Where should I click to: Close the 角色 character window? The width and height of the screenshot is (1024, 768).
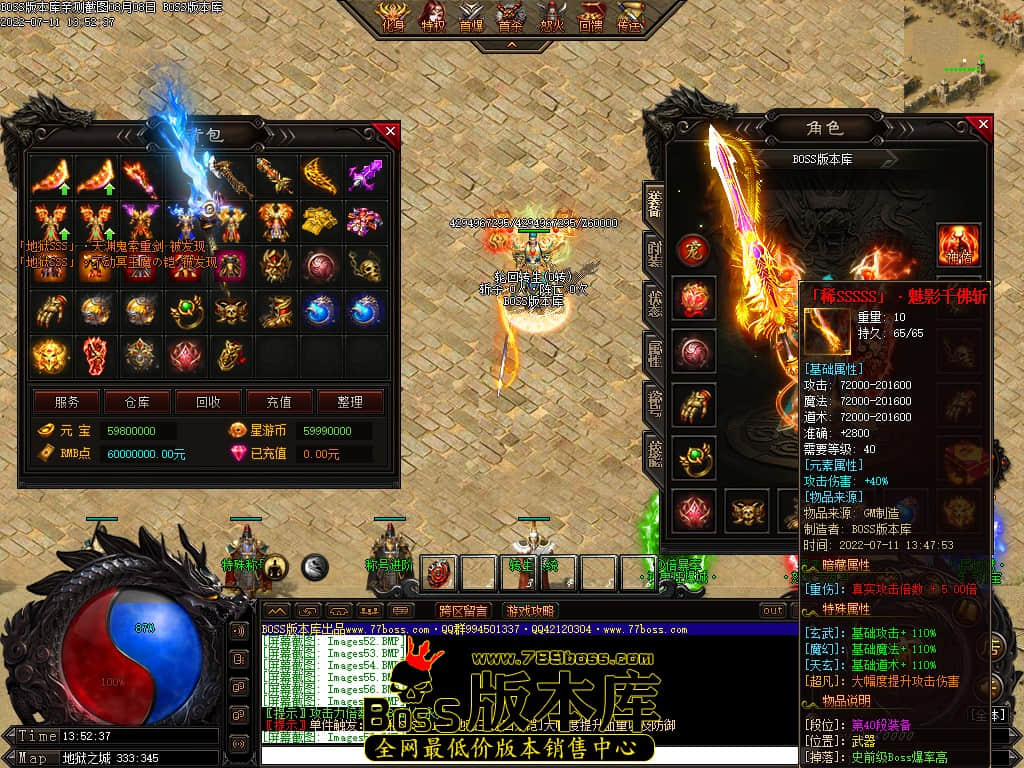pyautogui.click(x=983, y=125)
